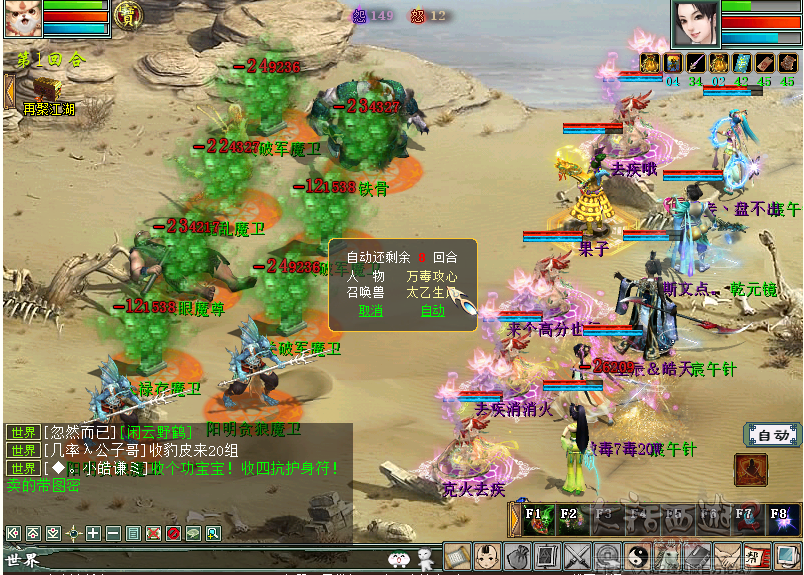Click the chat plus button

[x=93, y=533]
